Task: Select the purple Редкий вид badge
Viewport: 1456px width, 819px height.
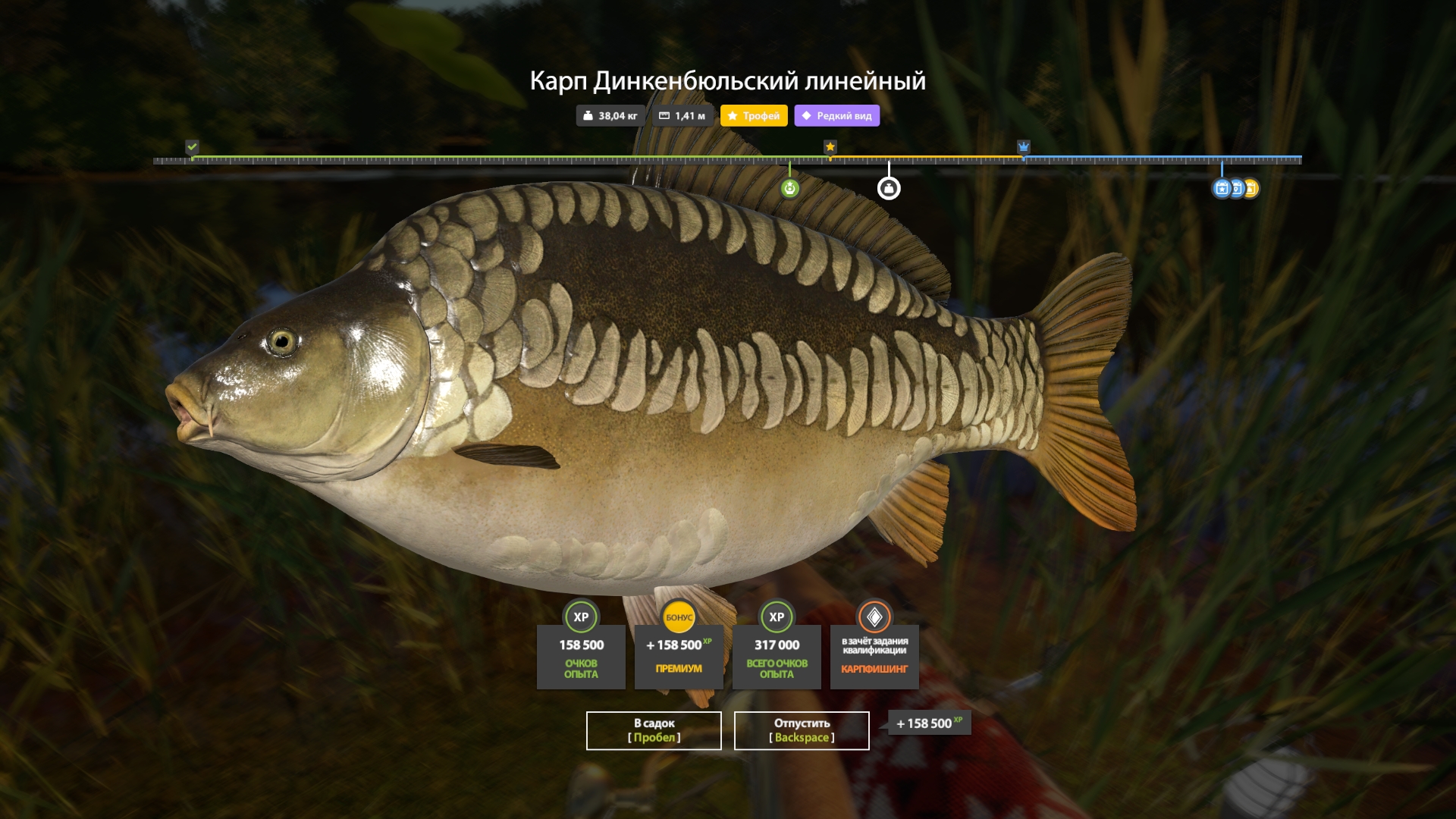Action: point(836,116)
